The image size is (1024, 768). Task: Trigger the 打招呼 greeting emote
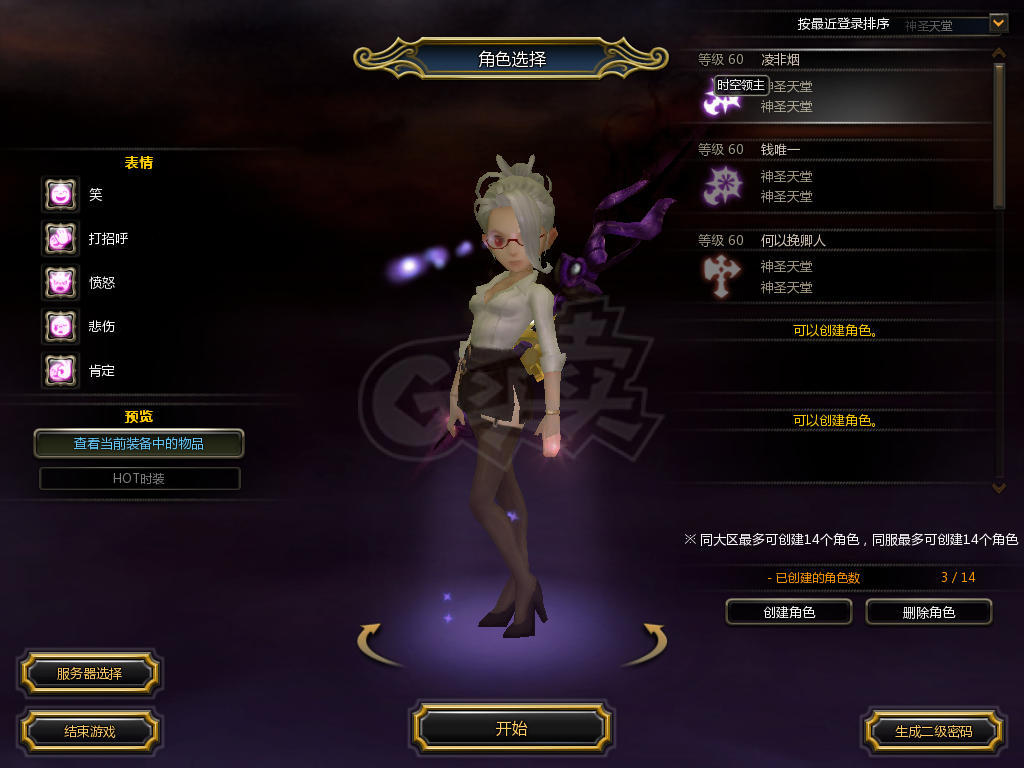pyautogui.click(x=60, y=239)
